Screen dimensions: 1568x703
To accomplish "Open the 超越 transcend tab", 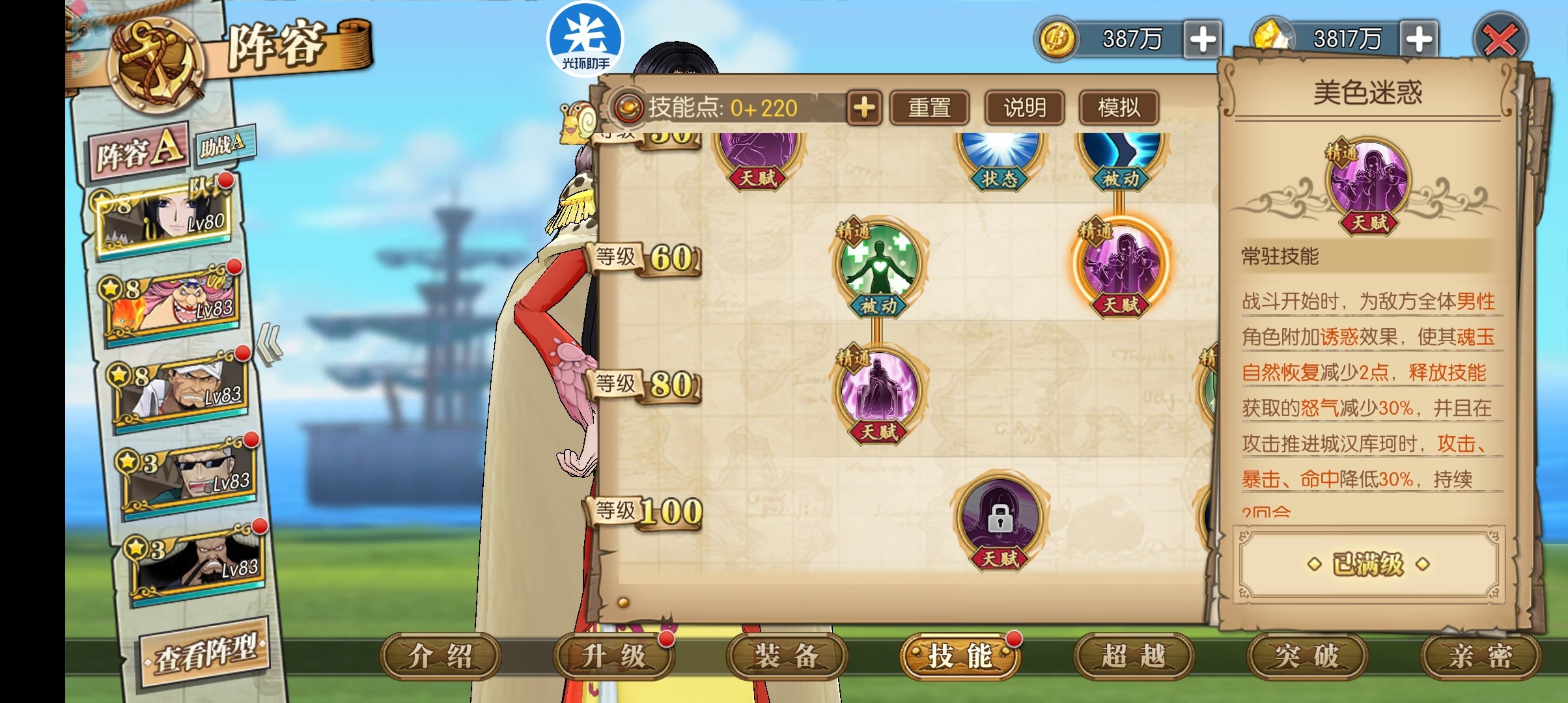I will tap(1133, 656).
